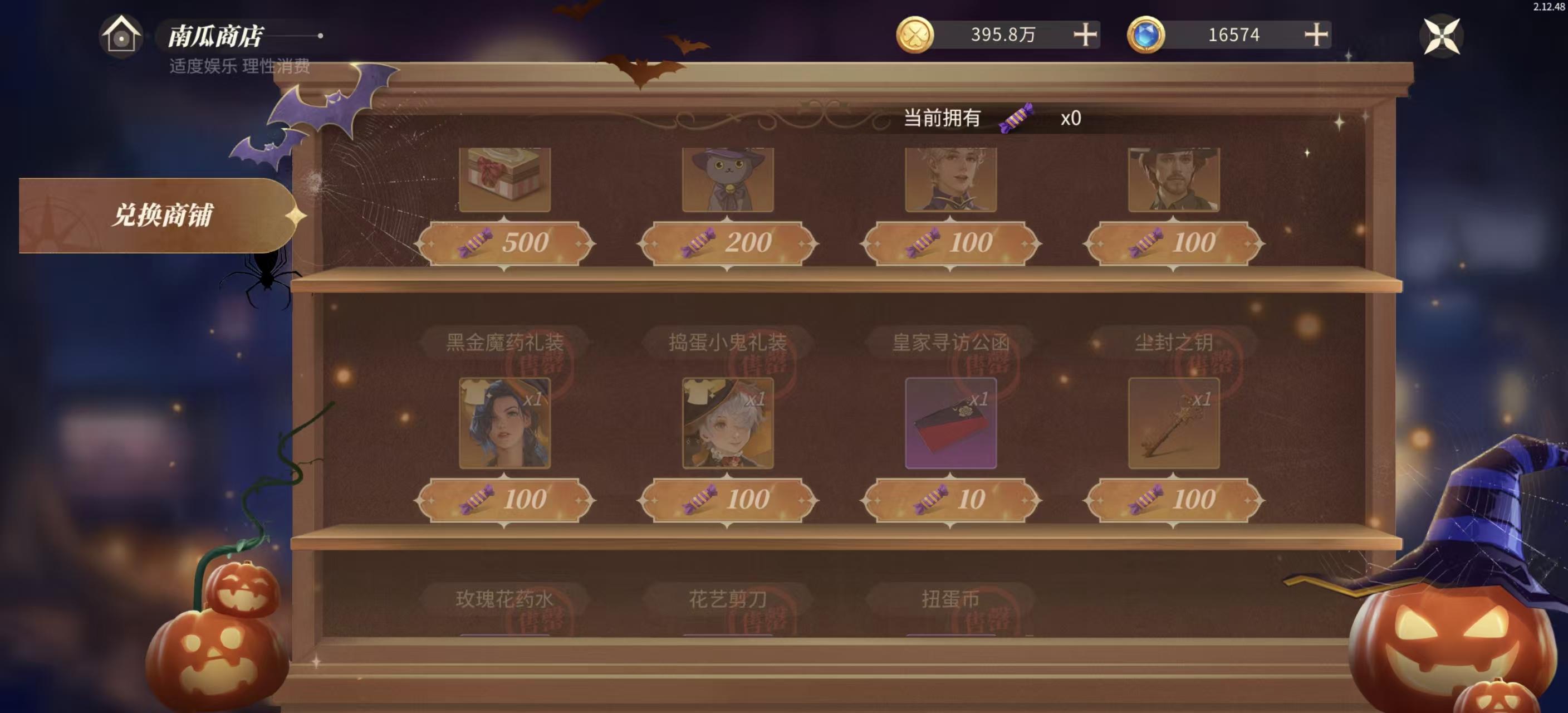Select the blonde male portrait priced 100
Image resolution: width=1568 pixels, height=713 pixels.
click(949, 179)
